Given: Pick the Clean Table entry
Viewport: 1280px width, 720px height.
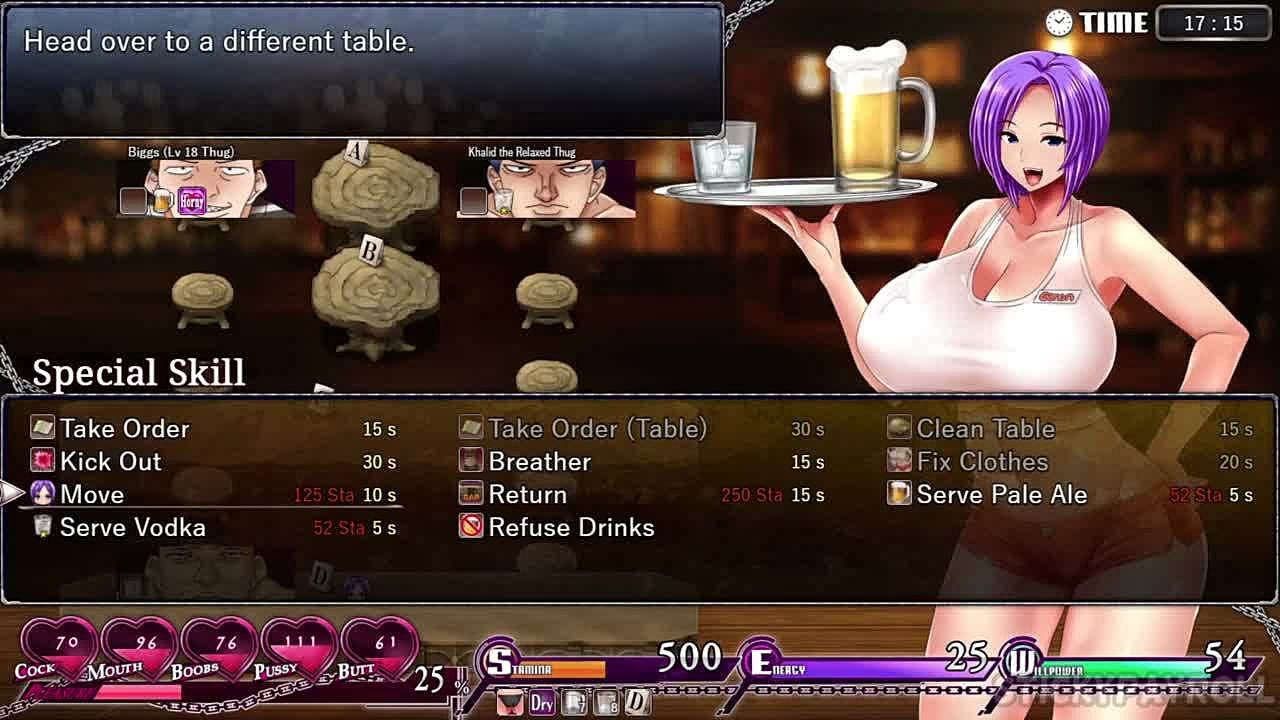Looking at the screenshot, I should pyautogui.click(x=985, y=429).
